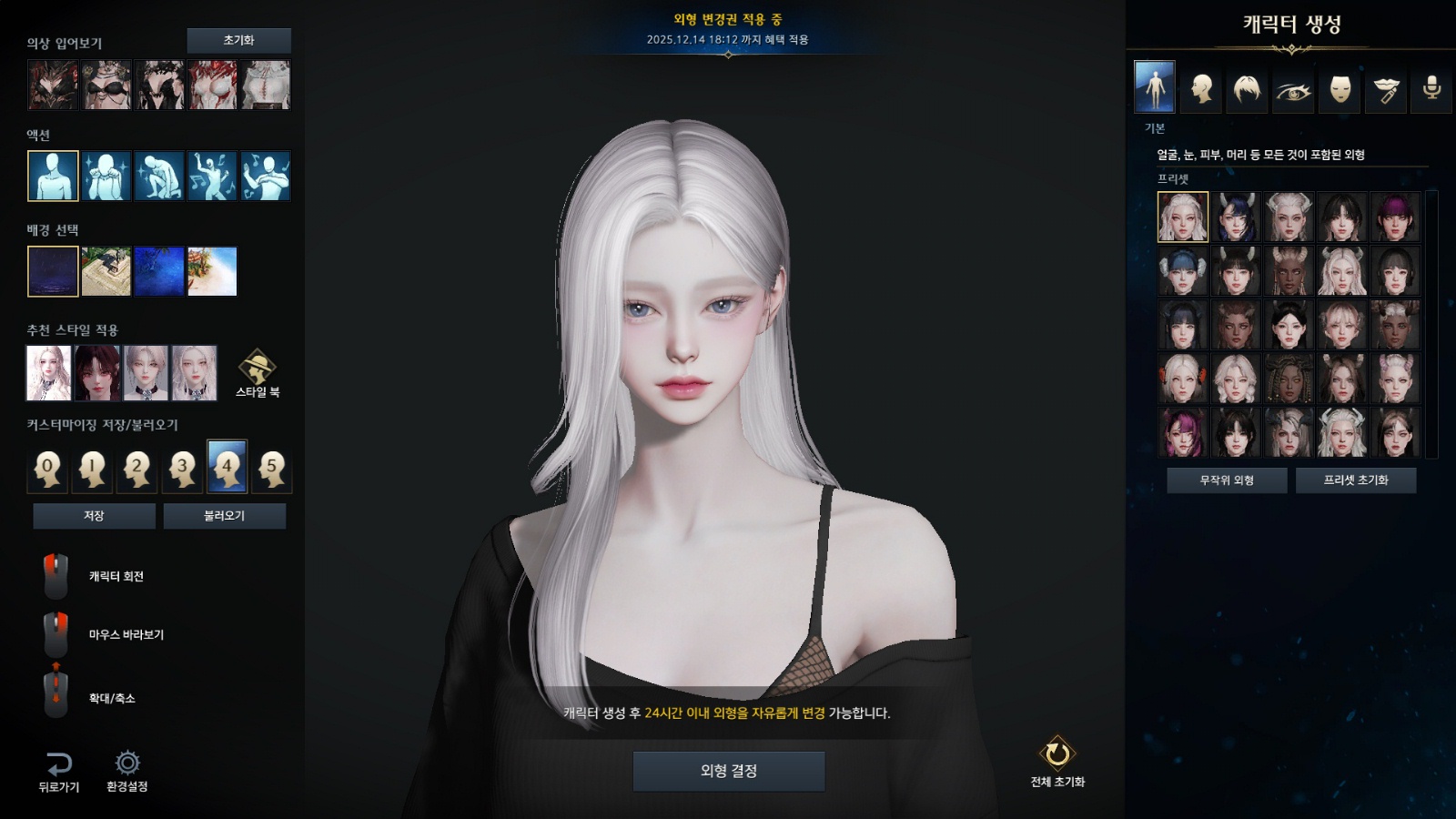Select customization save slot 4
This screenshot has height=819, width=1456.
point(227,467)
